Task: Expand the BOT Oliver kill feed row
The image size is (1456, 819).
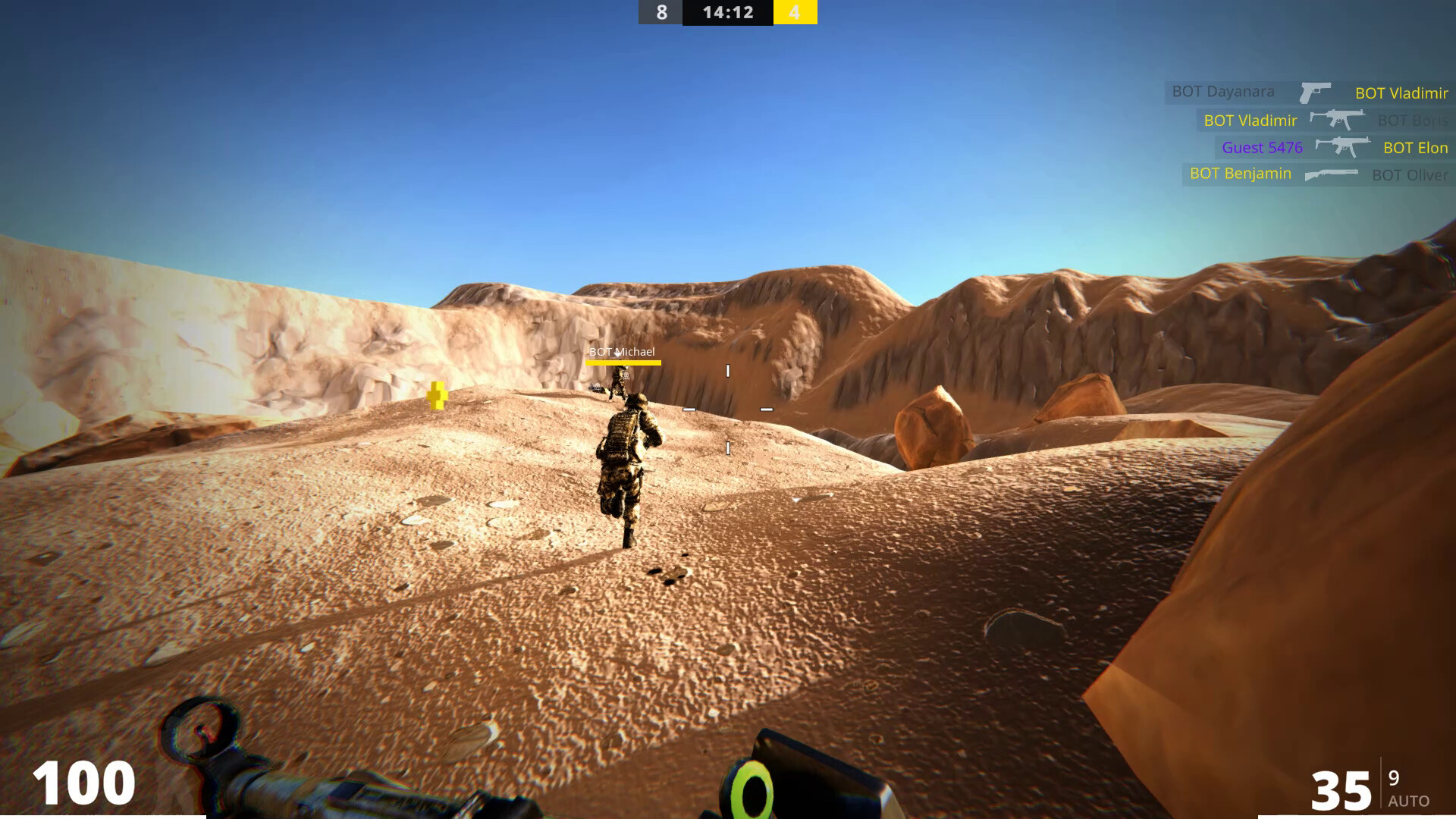Action: coord(1409,175)
